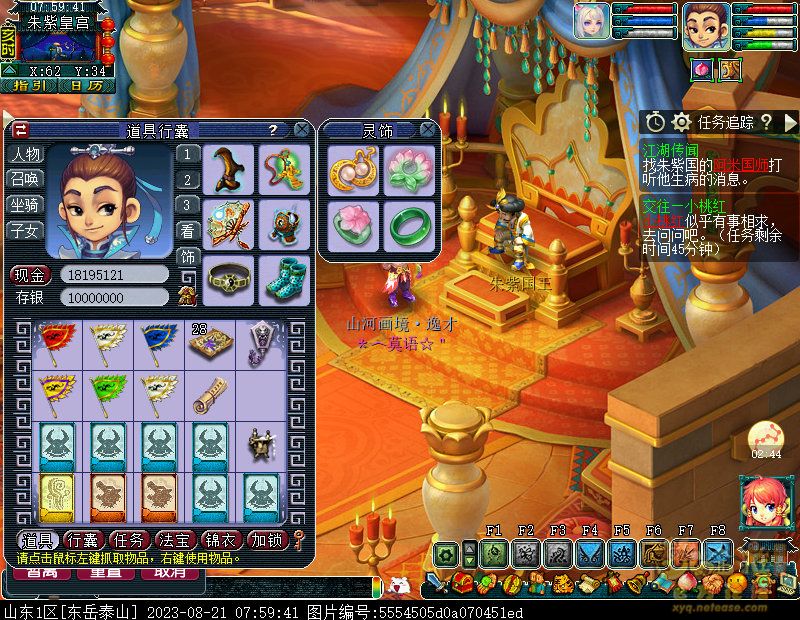Select the green jade ring accessory
The image size is (800, 620).
[x=409, y=227]
